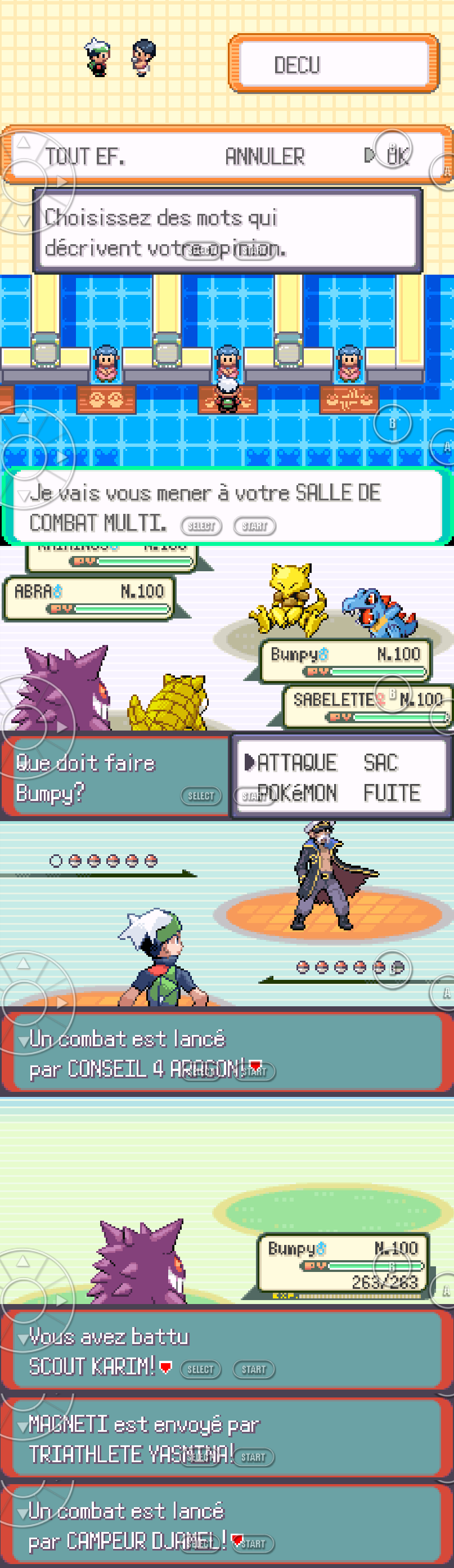Image resolution: width=454 pixels, height=1568 pixels.
Task: Choose ATTAQUE in the battle menu
Action: pyautogui.click(x=296, y=762)
